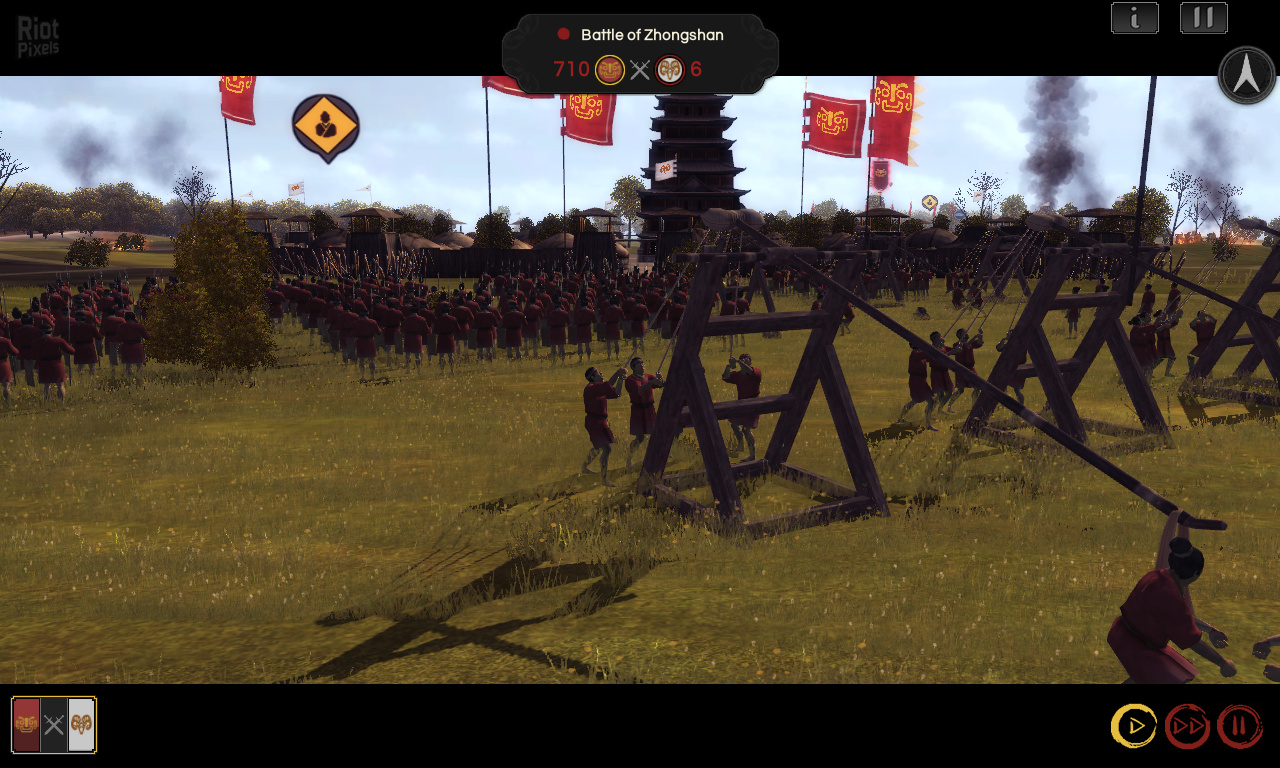Fast-forward the battle

1187,726
